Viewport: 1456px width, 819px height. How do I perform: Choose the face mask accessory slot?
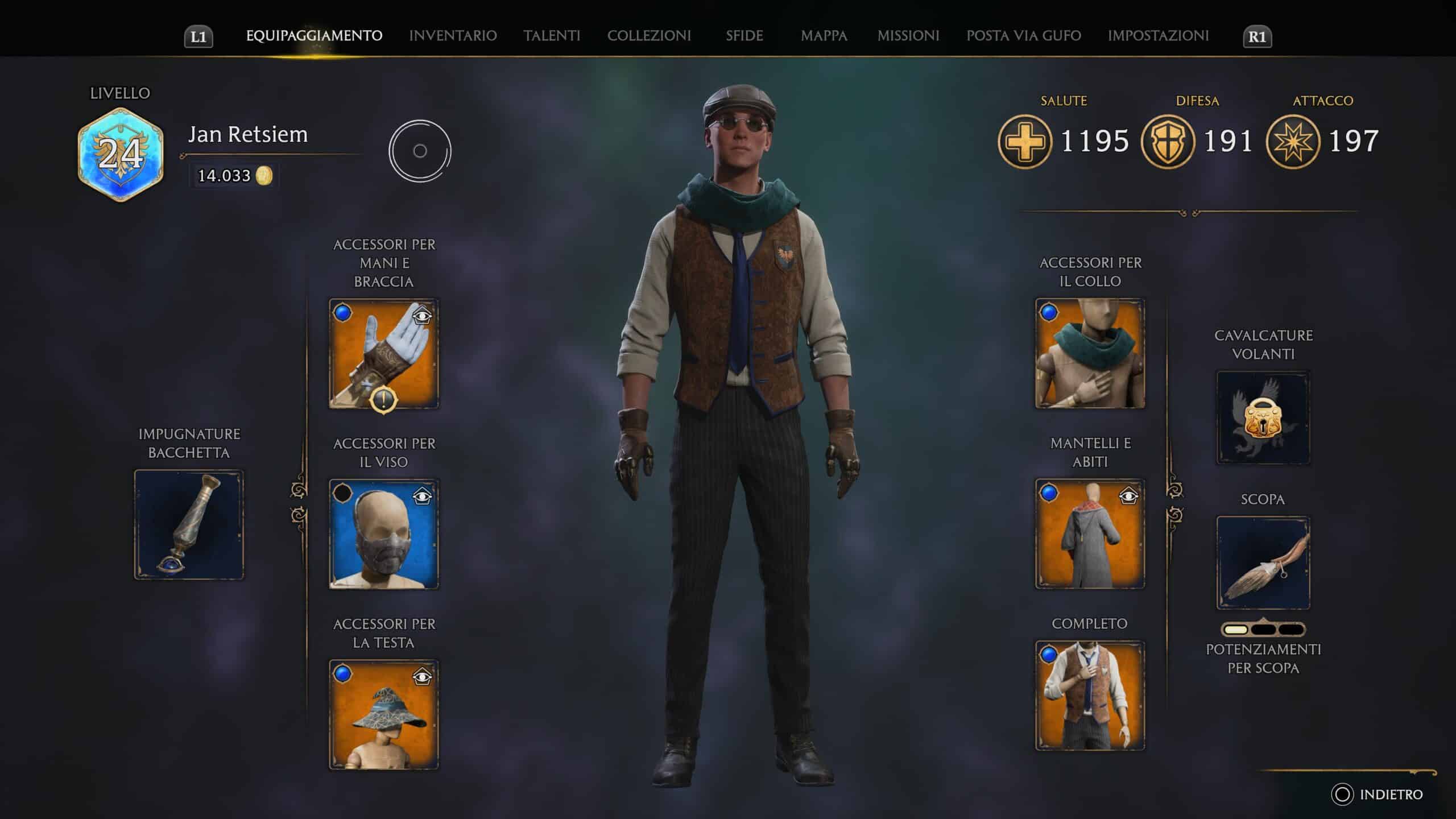tap(384, 533)
